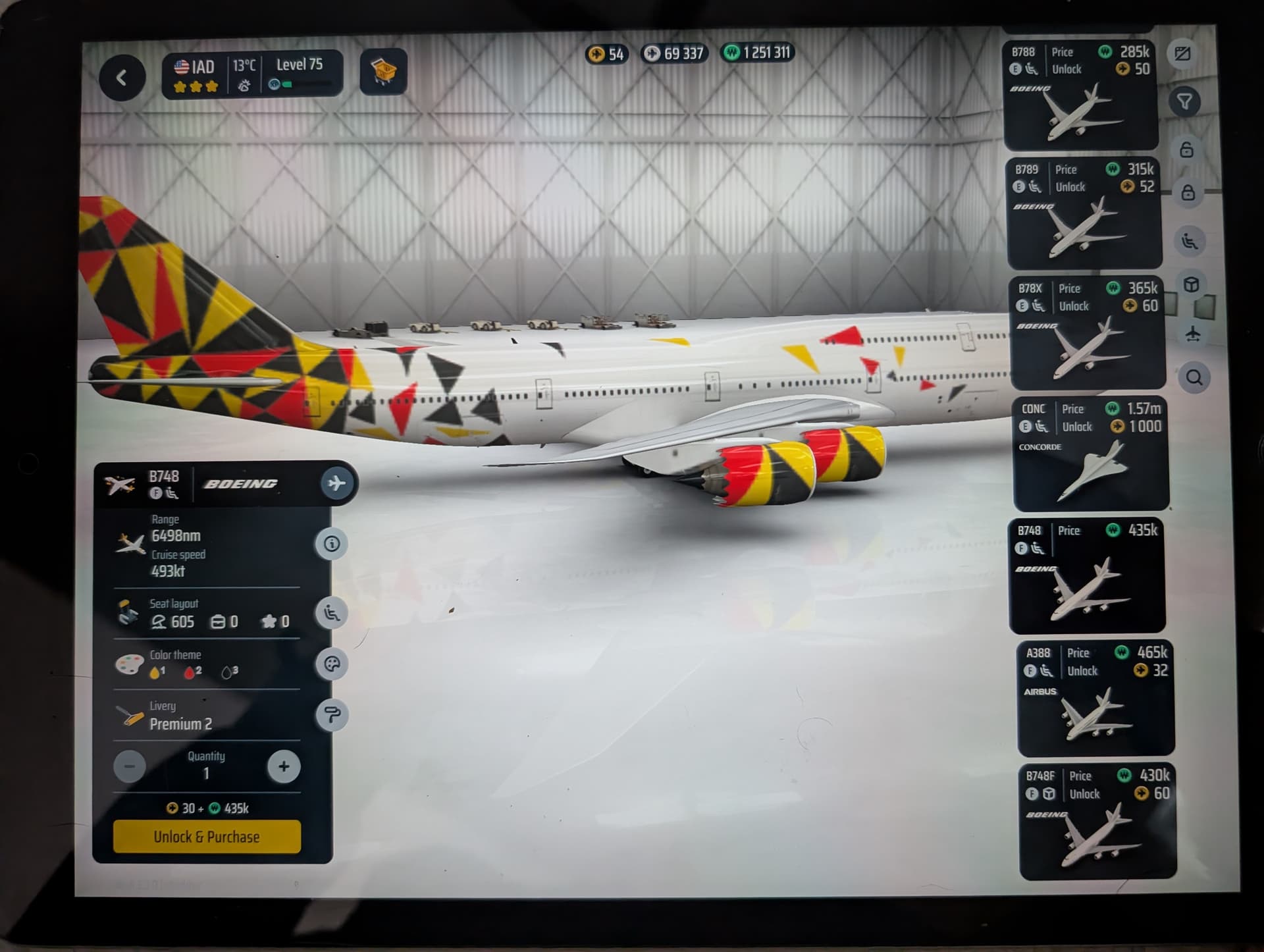Tap the round airplane button beside Boeing
The height and width of the screenshot is (952, 1264).
(x=336, y=483)
